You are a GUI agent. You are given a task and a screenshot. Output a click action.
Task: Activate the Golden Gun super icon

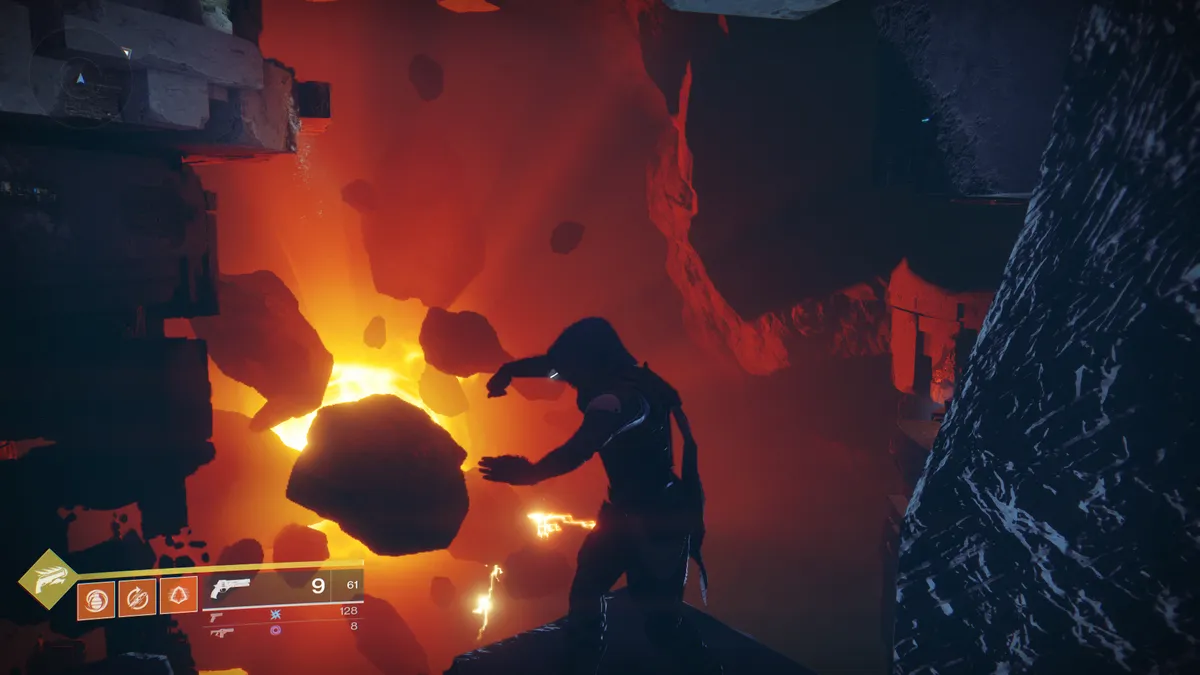click(47, 579)
